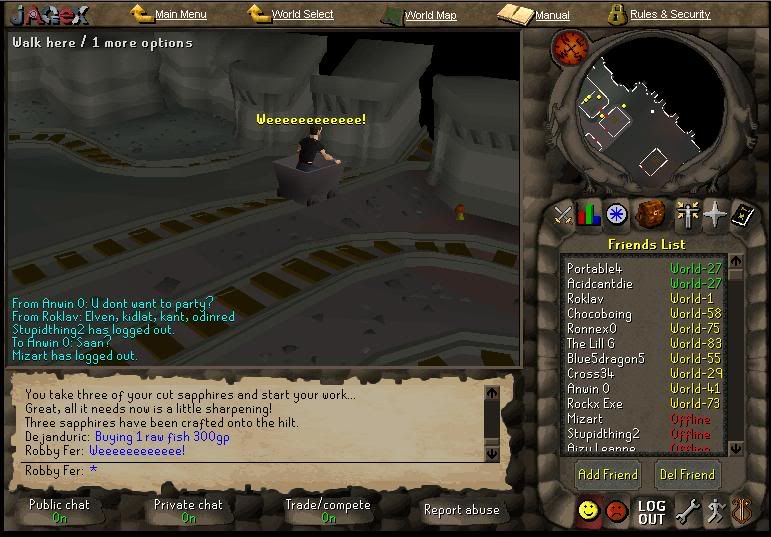The height and width of the screenshot is (537, 771).
Task: Click the compass beside the minimap
Action: pyautogui.click(x=571, y=46)
